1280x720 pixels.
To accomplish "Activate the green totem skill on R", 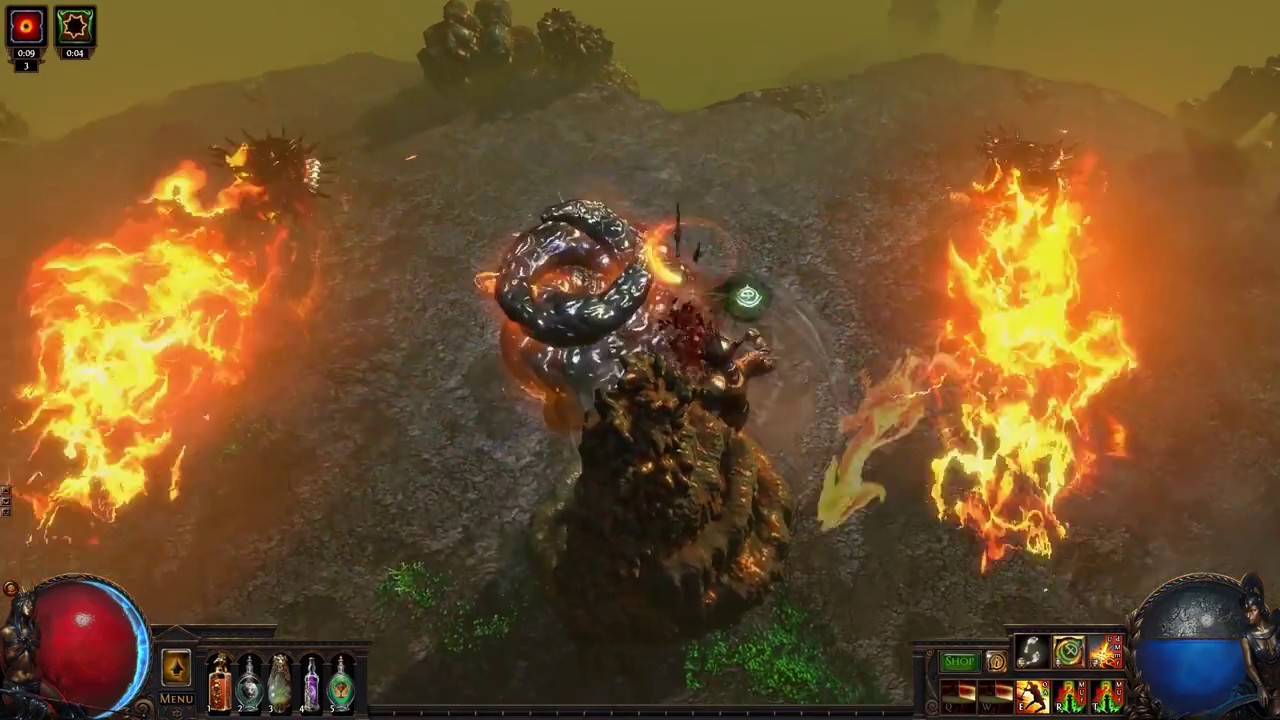I will click(x=1069, y=695).
